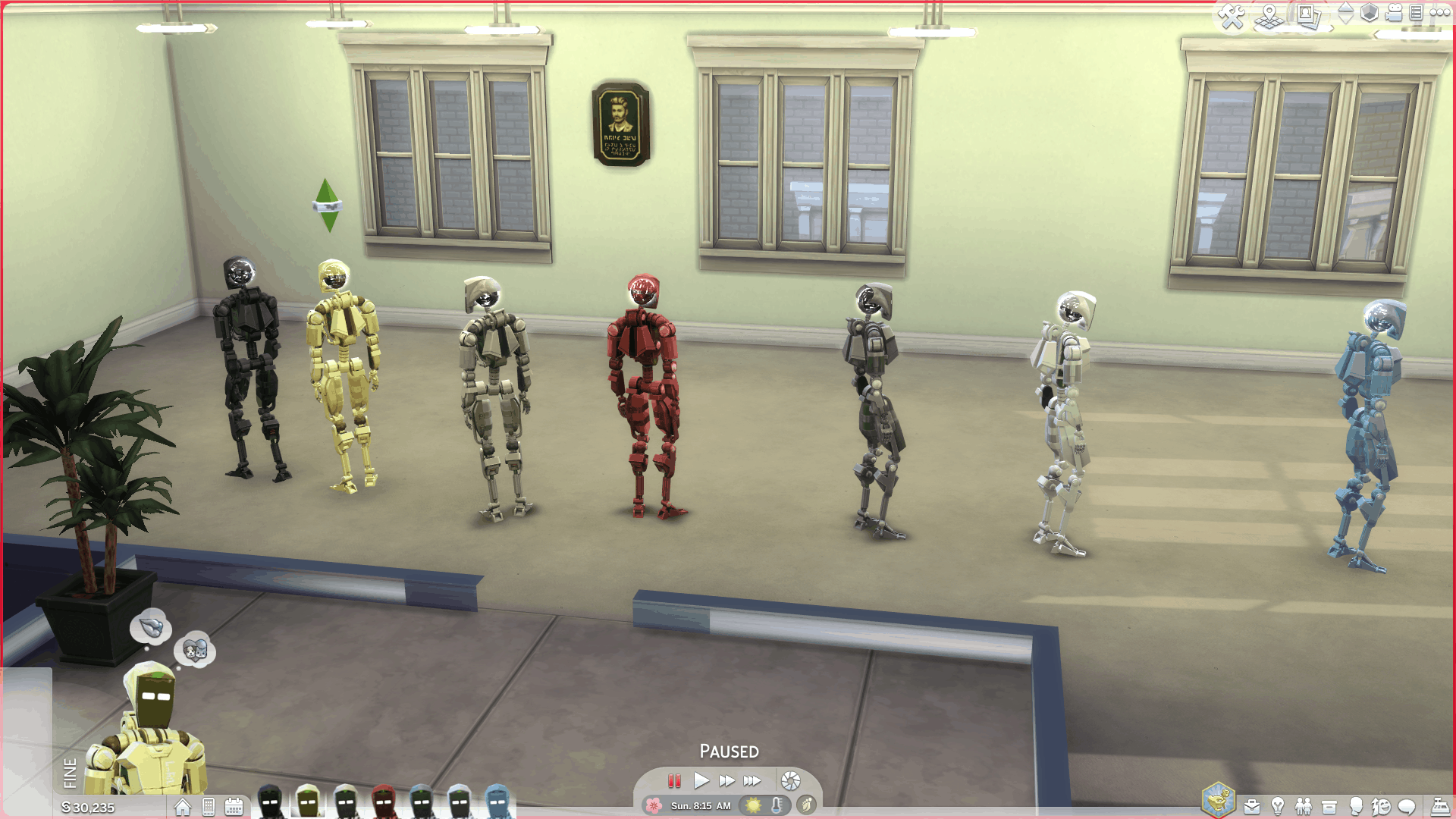
Task: Select the red robot portrait in the household bar
Action: [384, 802]
